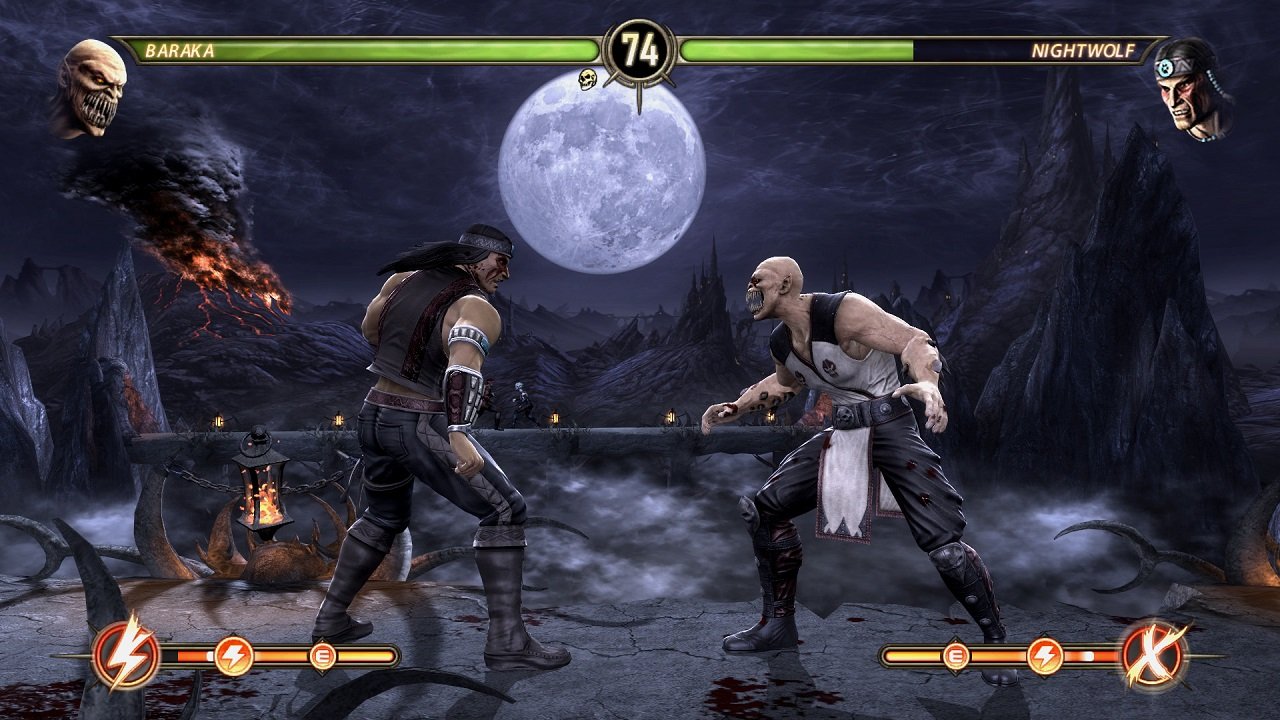Click the orange super meter progress bar
Viewport: 1280px width, 720px height.
[x=280, y=656]
